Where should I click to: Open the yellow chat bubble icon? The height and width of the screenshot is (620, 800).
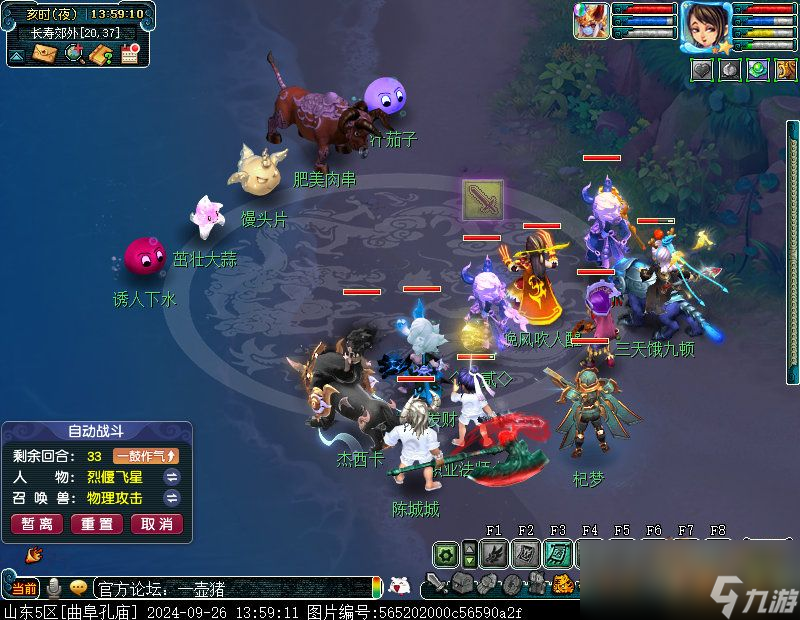78,588
